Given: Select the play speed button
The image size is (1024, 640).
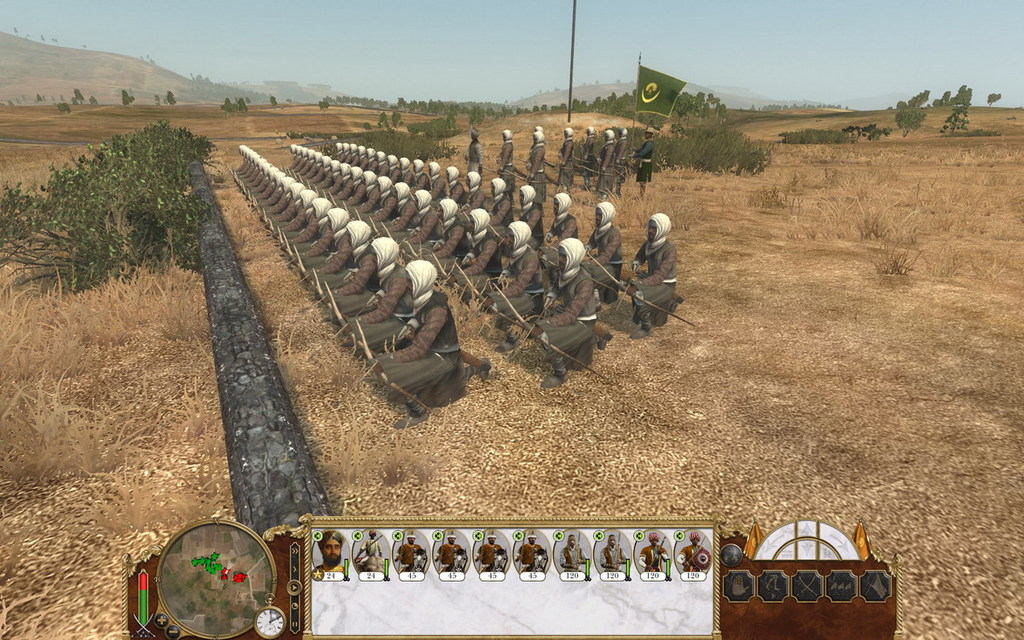Looking at the screenshot, I should point(295,586).
